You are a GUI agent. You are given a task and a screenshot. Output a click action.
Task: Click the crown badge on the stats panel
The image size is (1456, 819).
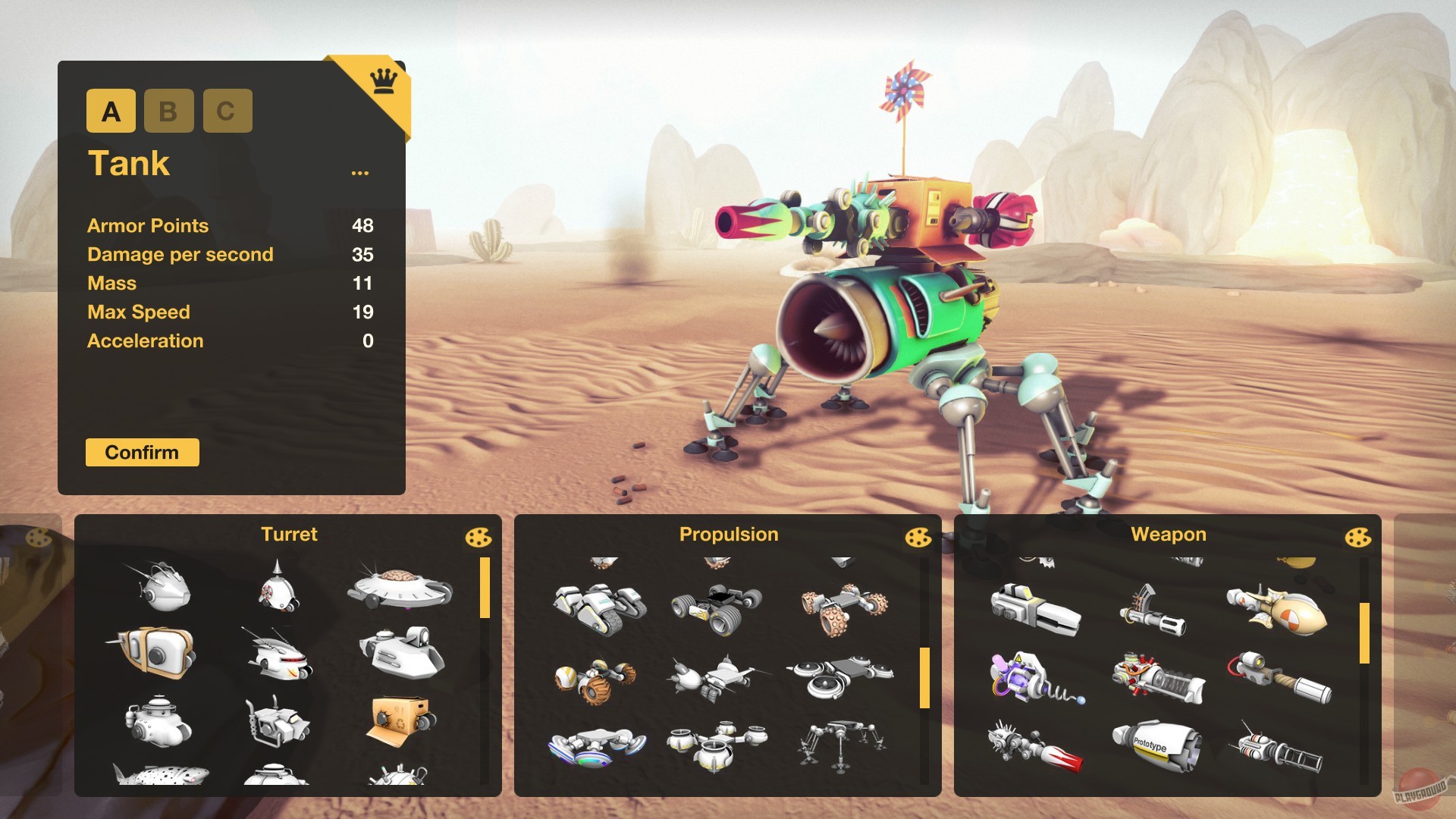[383, 80]
